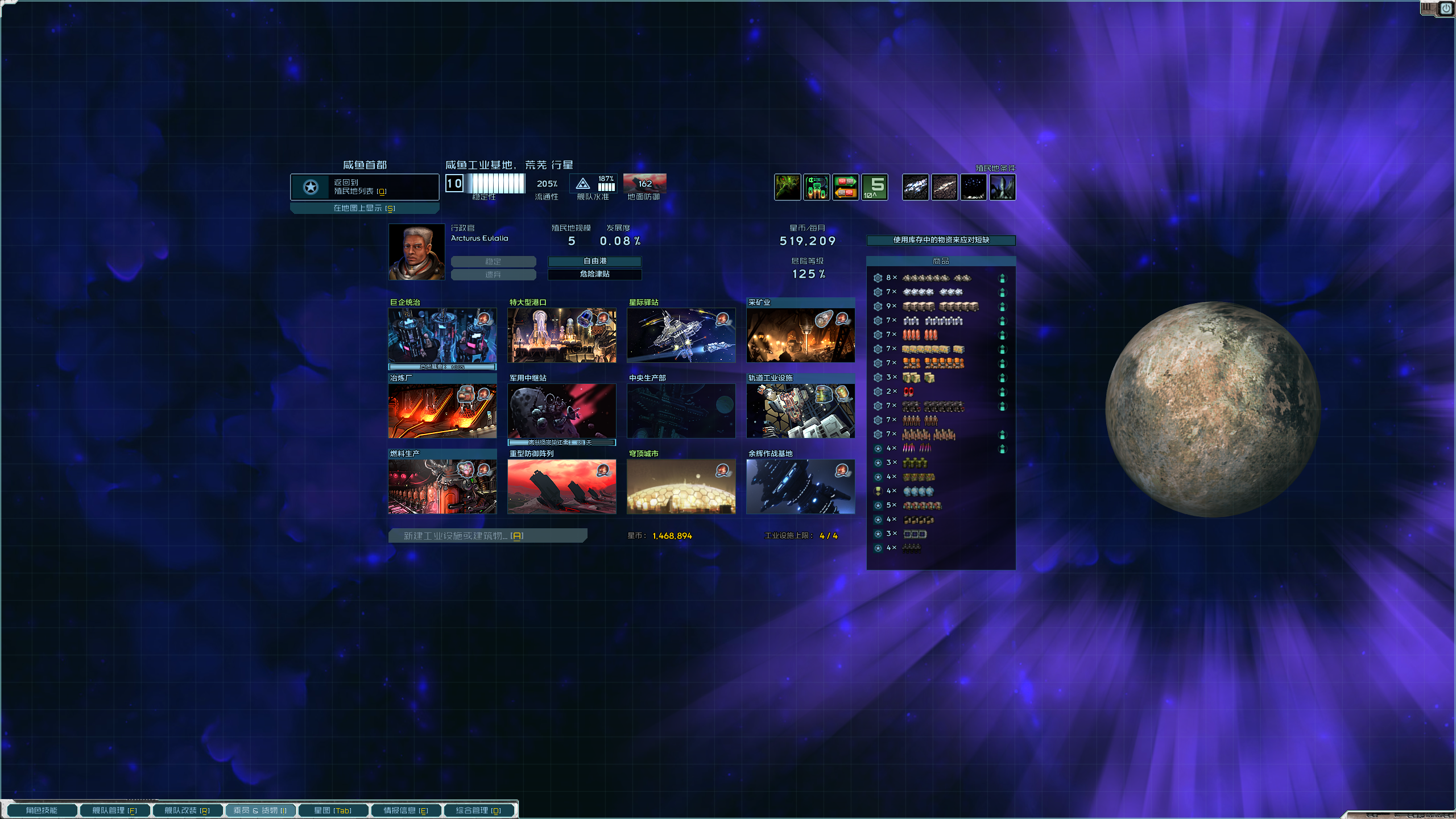1456x819 pixels.
Task: Show this colony on the map
Action: pyautogui.click(x=364, y=208)
